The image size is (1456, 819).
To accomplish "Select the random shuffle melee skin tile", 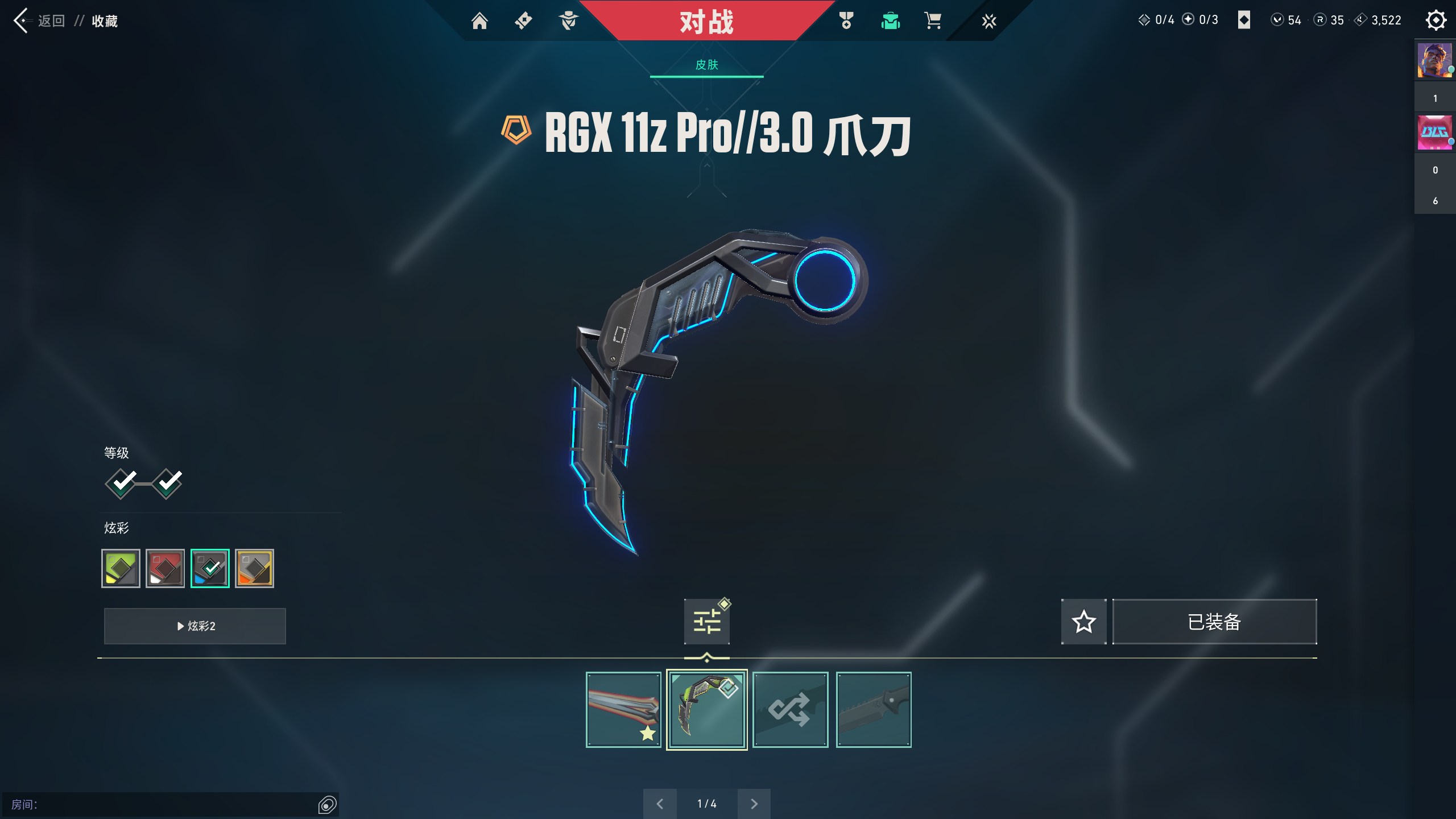I will pos(790,709).
